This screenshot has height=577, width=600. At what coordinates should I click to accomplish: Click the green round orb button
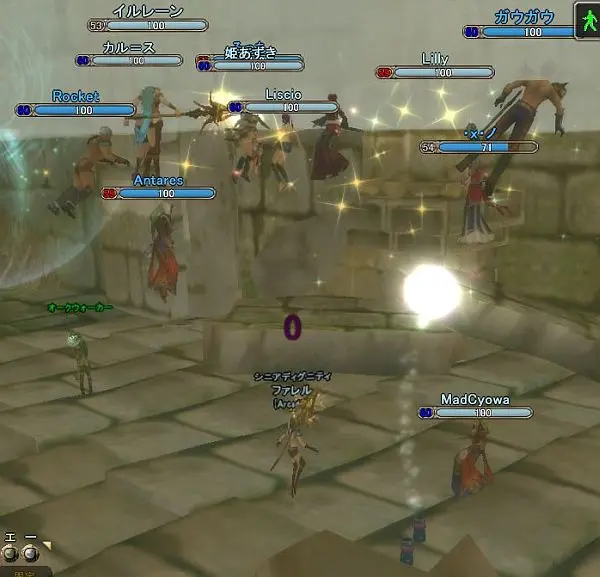tap(11, 552)
